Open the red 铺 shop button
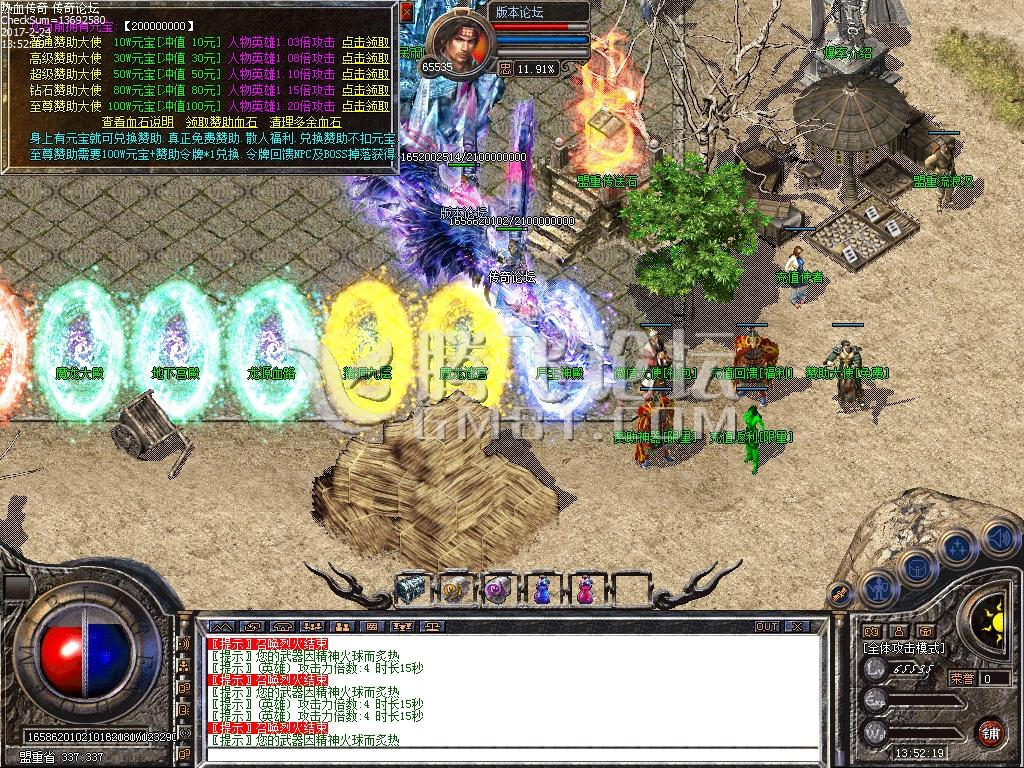Viewport: 1024px width, 768px height. (990, 731)
